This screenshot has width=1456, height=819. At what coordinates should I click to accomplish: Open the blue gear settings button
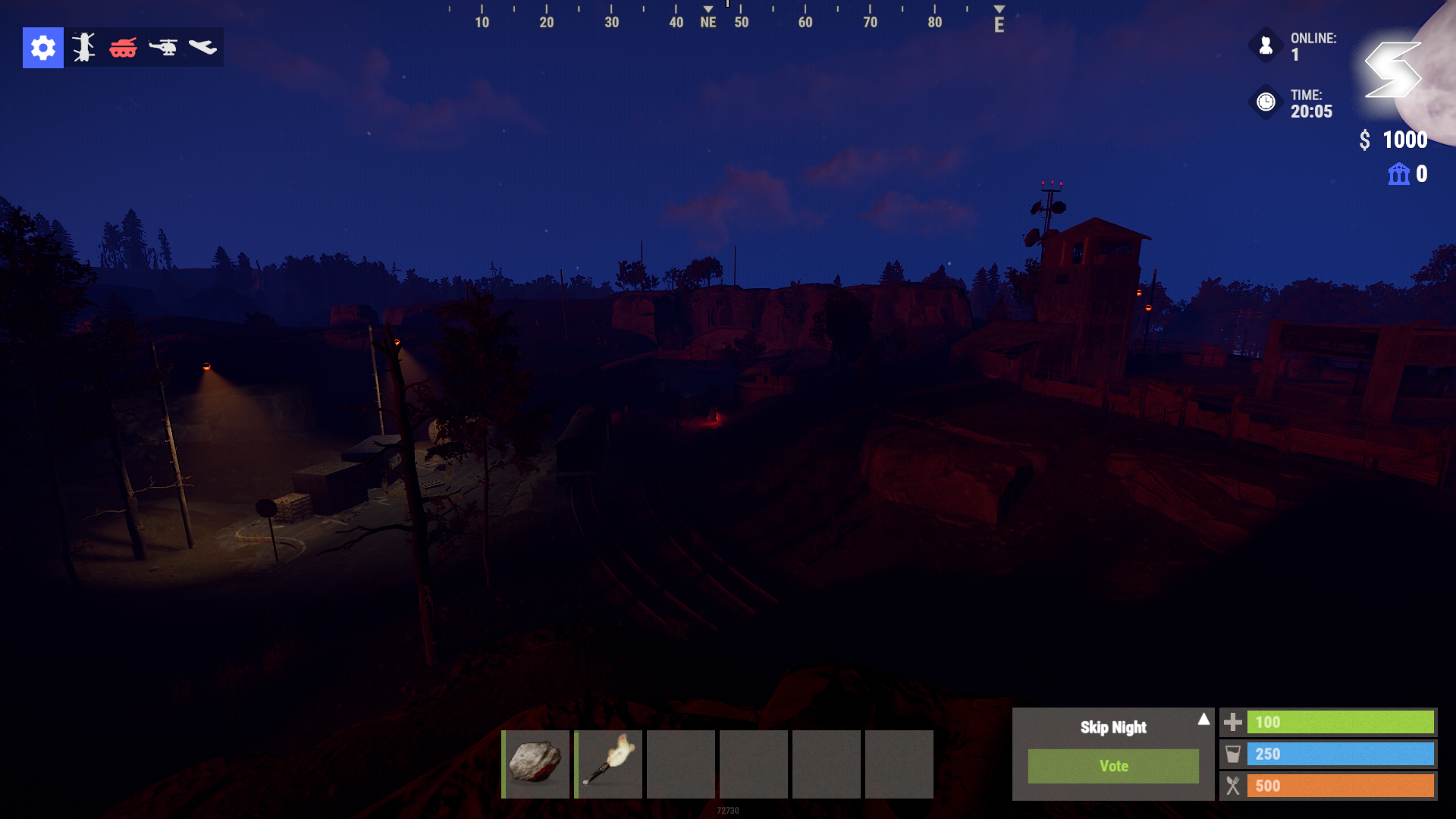(x=43, y=48)
